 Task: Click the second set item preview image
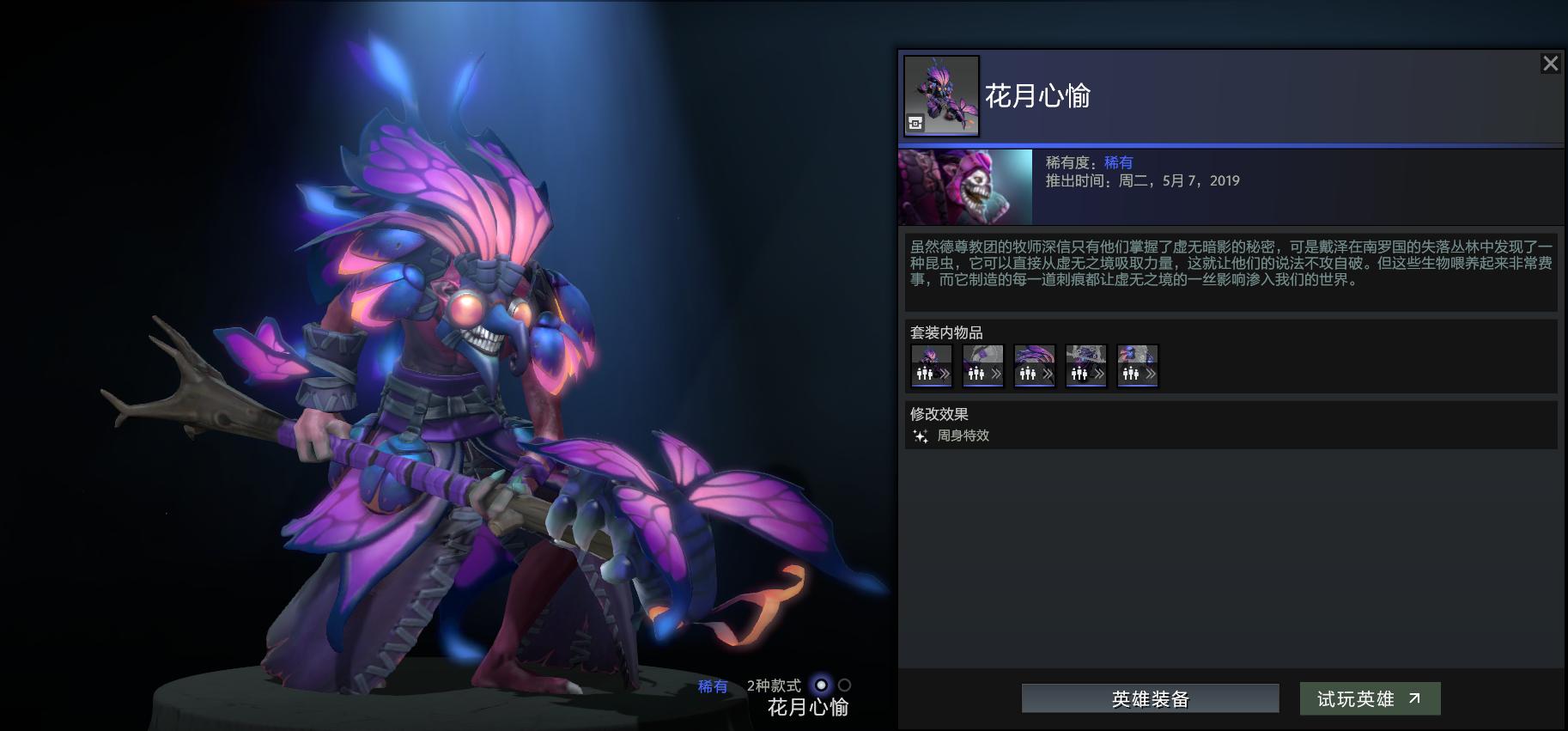[982, 354]
